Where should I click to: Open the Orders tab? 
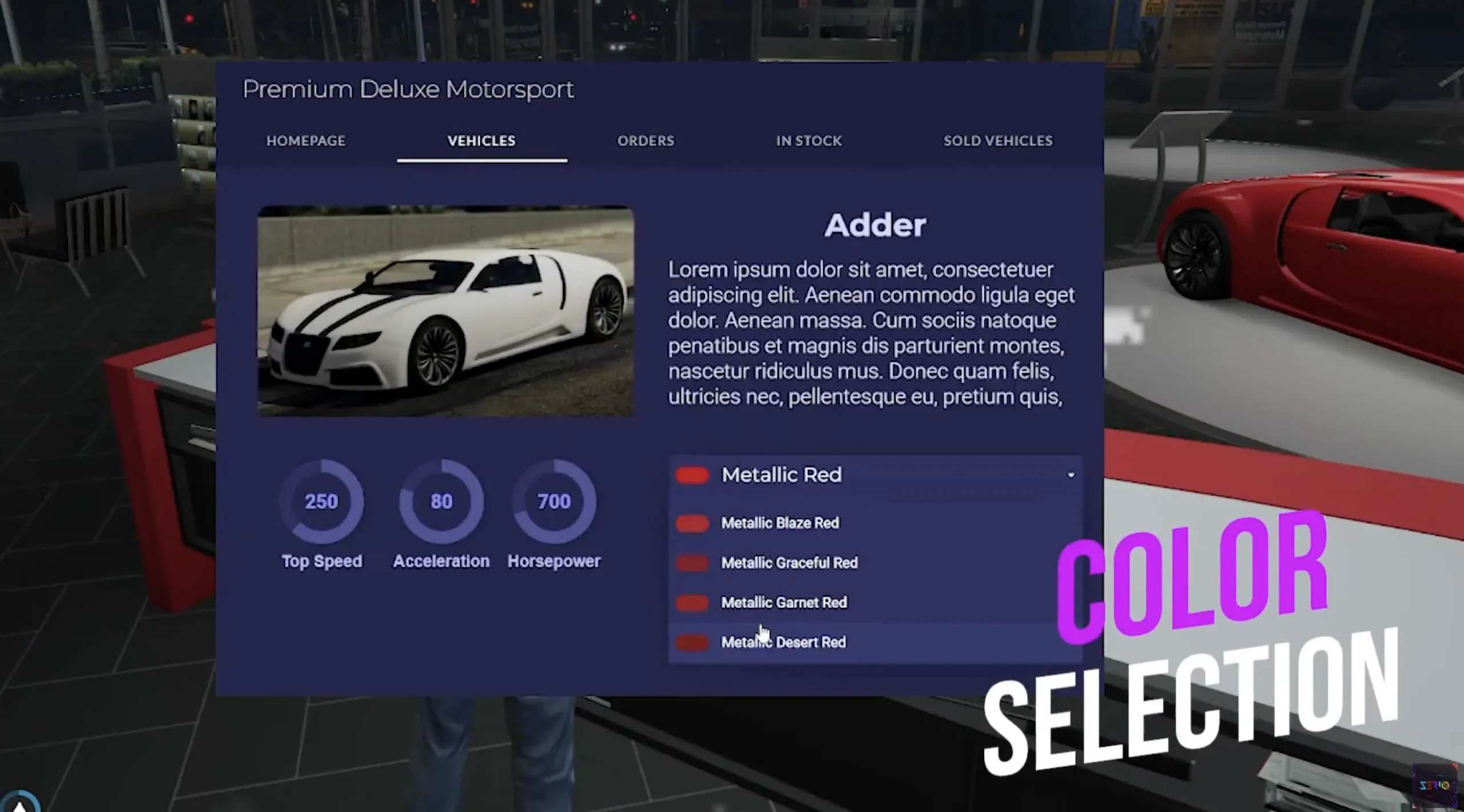(x=645, y=141)
